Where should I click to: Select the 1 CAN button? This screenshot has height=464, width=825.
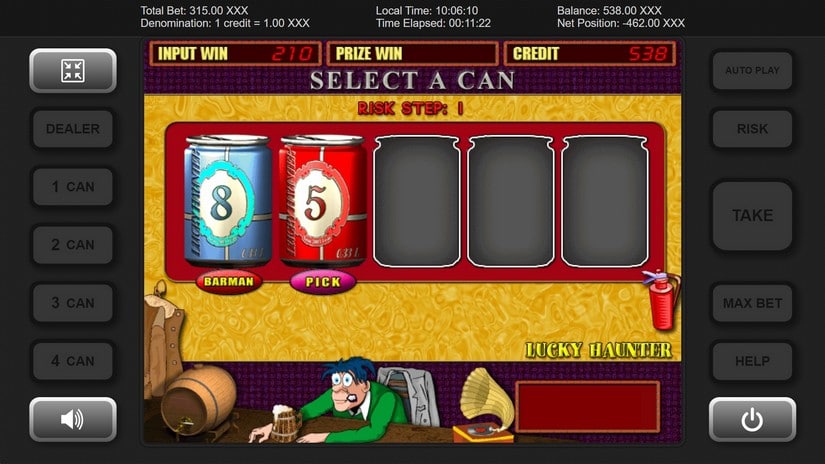[x=73, y=187]
